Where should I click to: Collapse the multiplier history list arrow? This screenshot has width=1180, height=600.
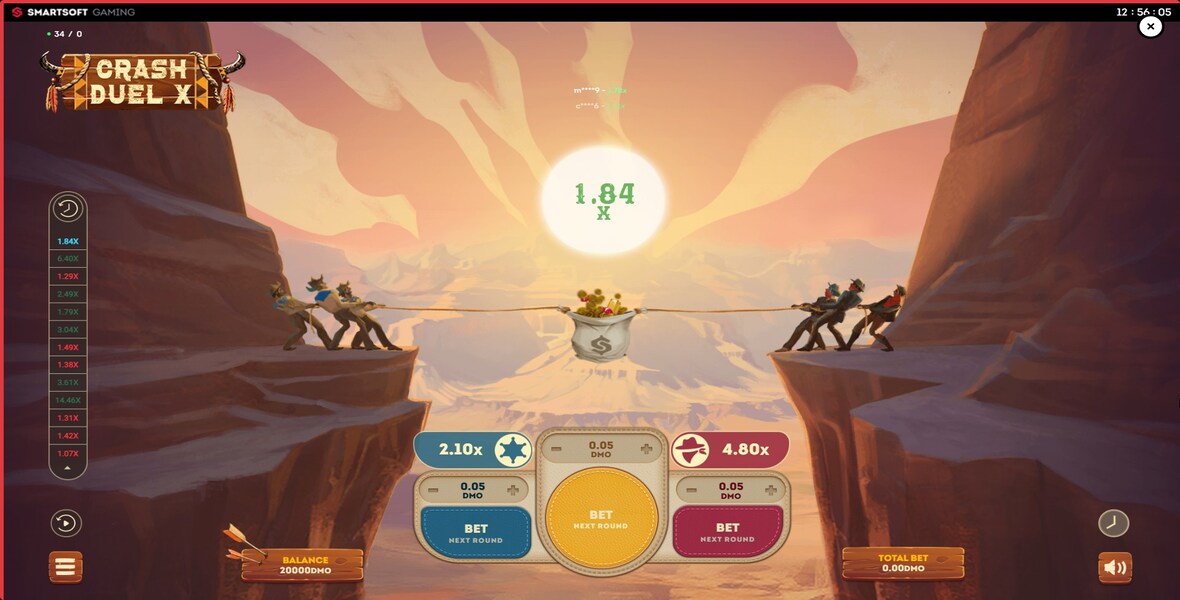click(x=68, y=468)
